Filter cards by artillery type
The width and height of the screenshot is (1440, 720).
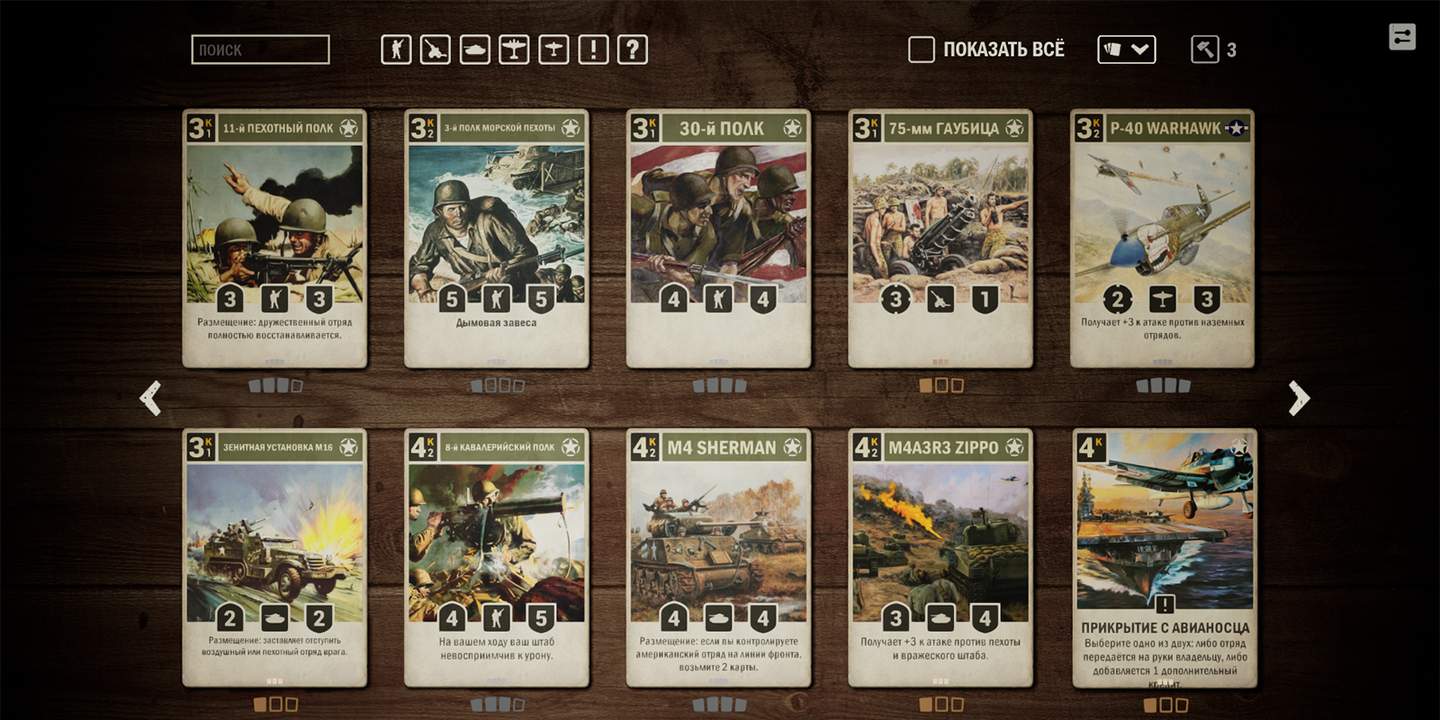(x=435, y=49)
